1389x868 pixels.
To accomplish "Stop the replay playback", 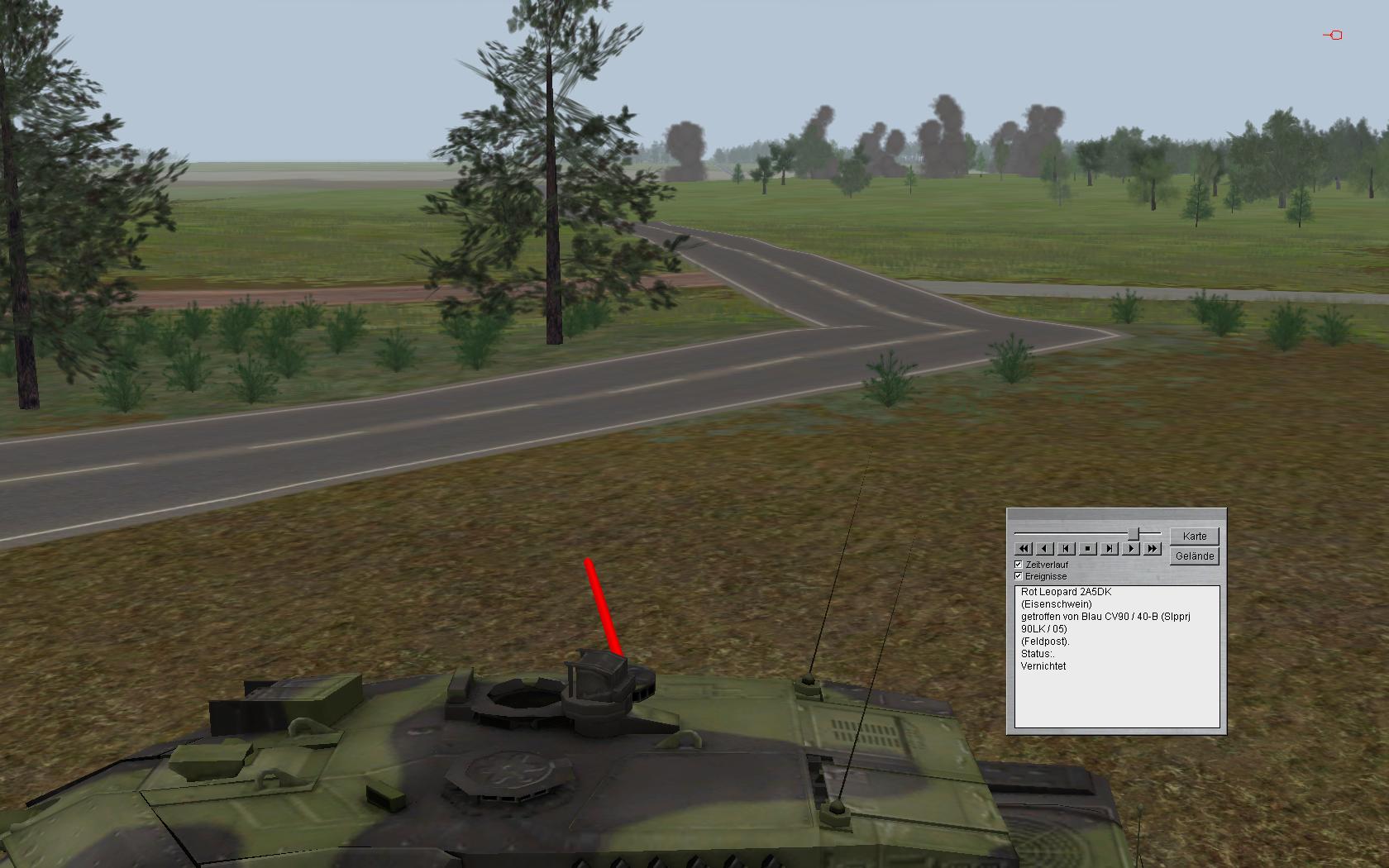I will point(1088,548).
